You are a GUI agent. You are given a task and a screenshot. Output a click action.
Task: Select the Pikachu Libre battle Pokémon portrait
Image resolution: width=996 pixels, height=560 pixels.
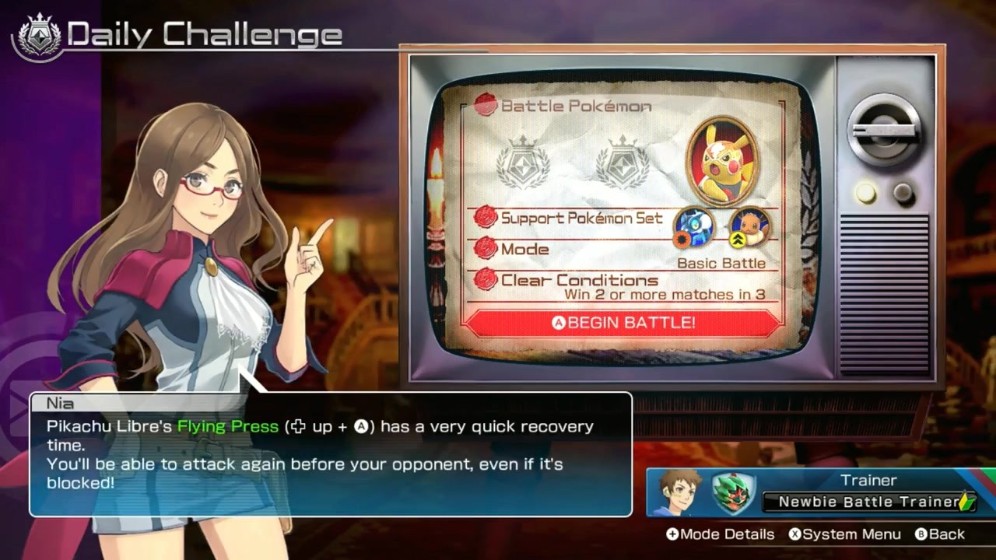click(x=720, y=160)
